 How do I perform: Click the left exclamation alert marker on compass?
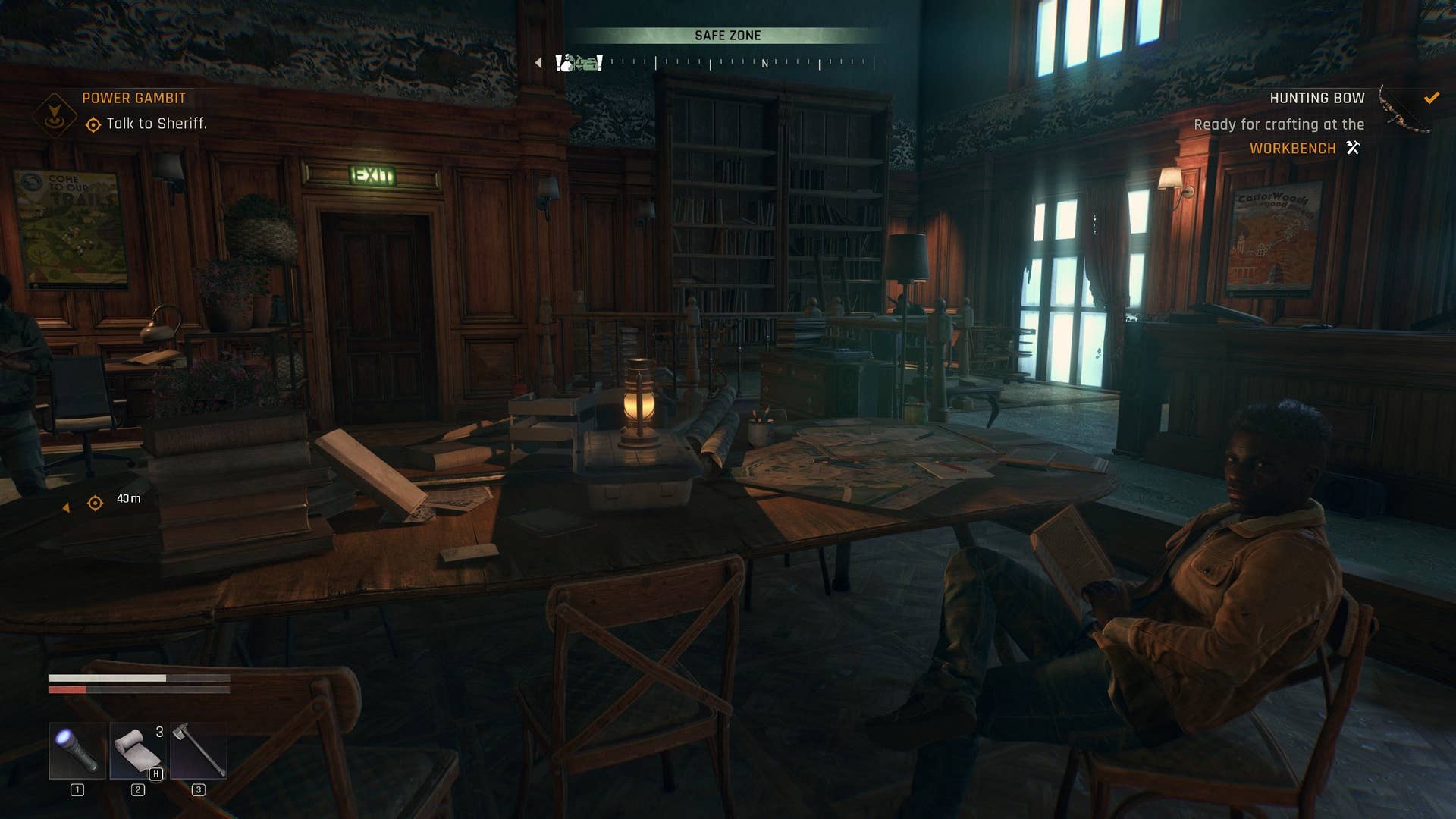[x=558, y=63]
